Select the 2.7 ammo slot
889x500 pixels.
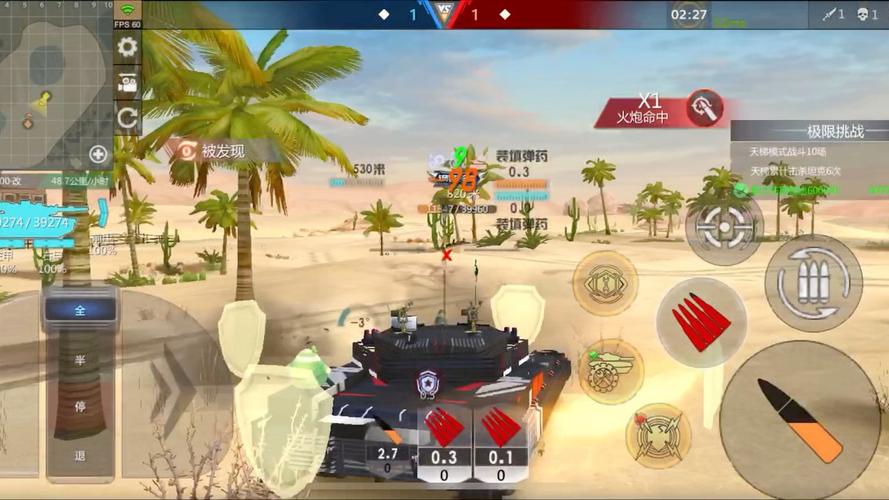(x=389, y=459)
